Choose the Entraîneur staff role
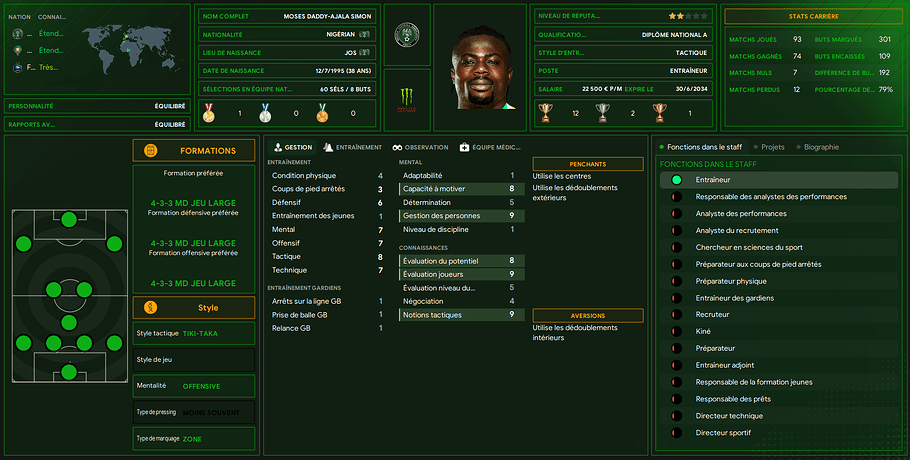This screenshot has height=460, width=910. [x=712, y=180]
